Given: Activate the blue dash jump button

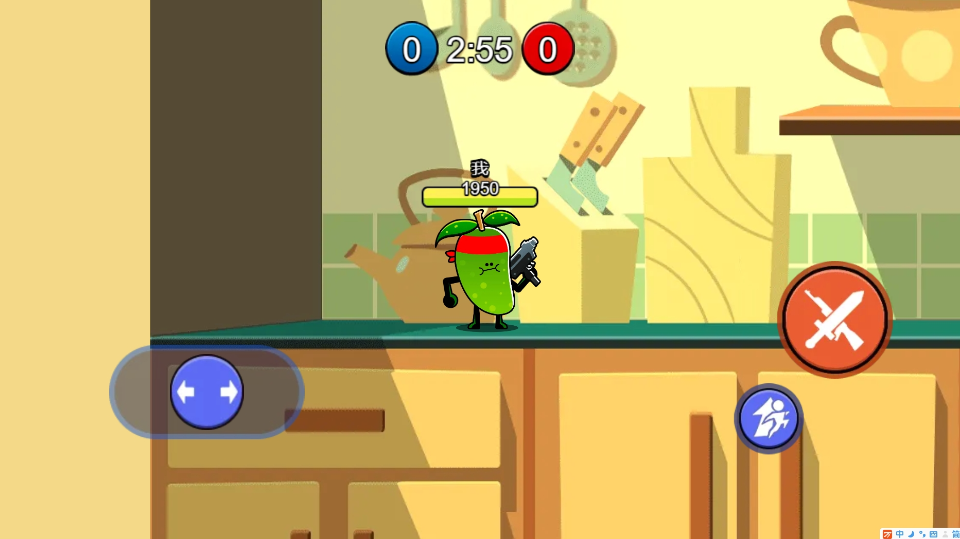Looking at the screenshot, I should (768, 419).
